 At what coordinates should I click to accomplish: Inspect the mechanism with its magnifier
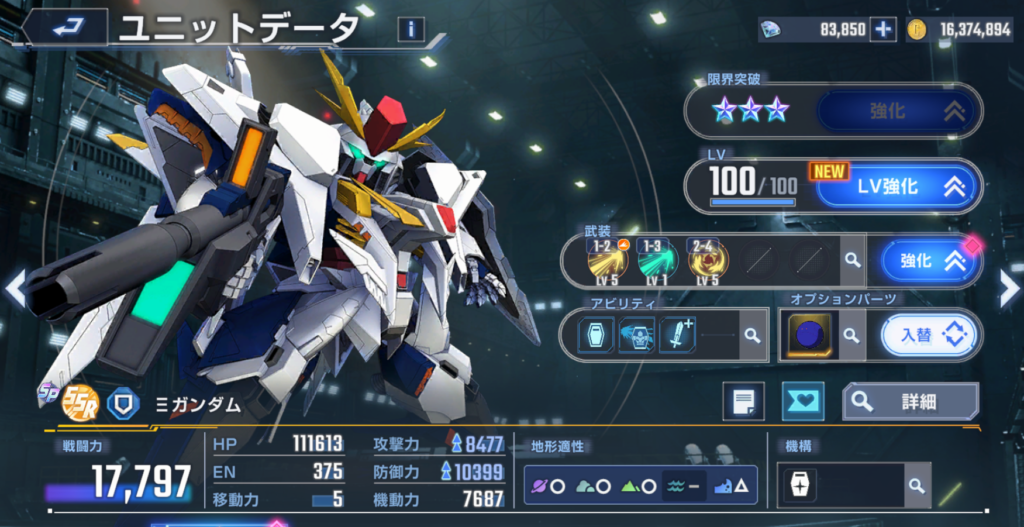[x=916, y=486]
